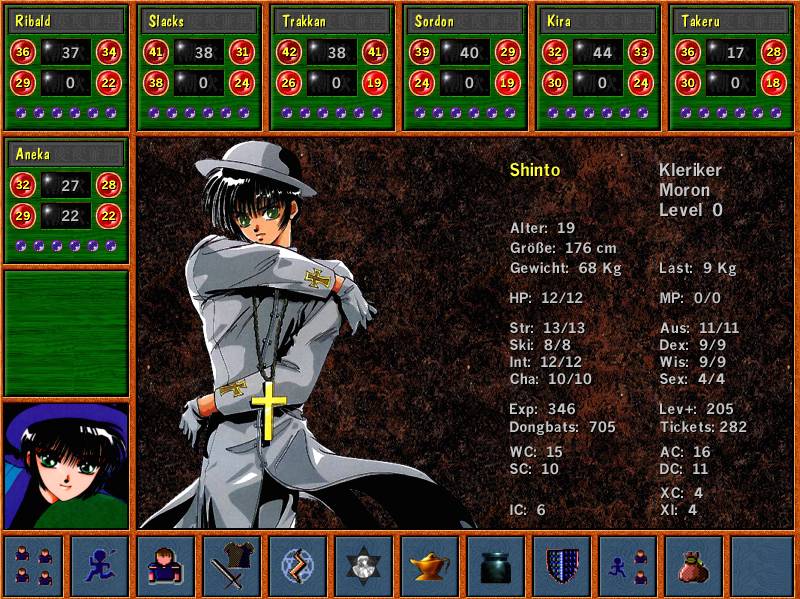This screenshot has width=800, height=599.
Task: Open the runner with party members icon
Action: point(628,566)
